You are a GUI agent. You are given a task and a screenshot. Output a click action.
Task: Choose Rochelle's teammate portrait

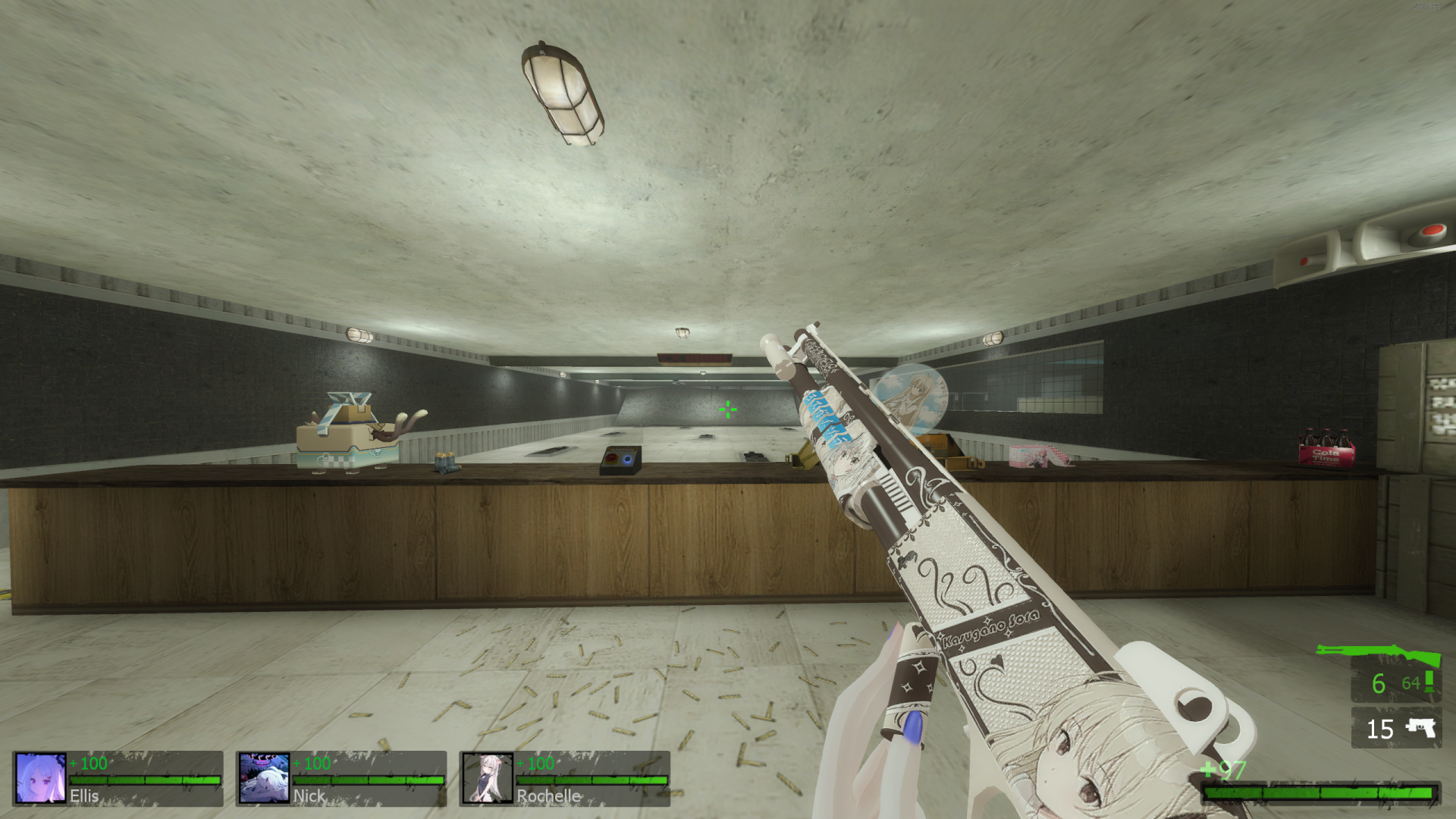click(488, 777)
